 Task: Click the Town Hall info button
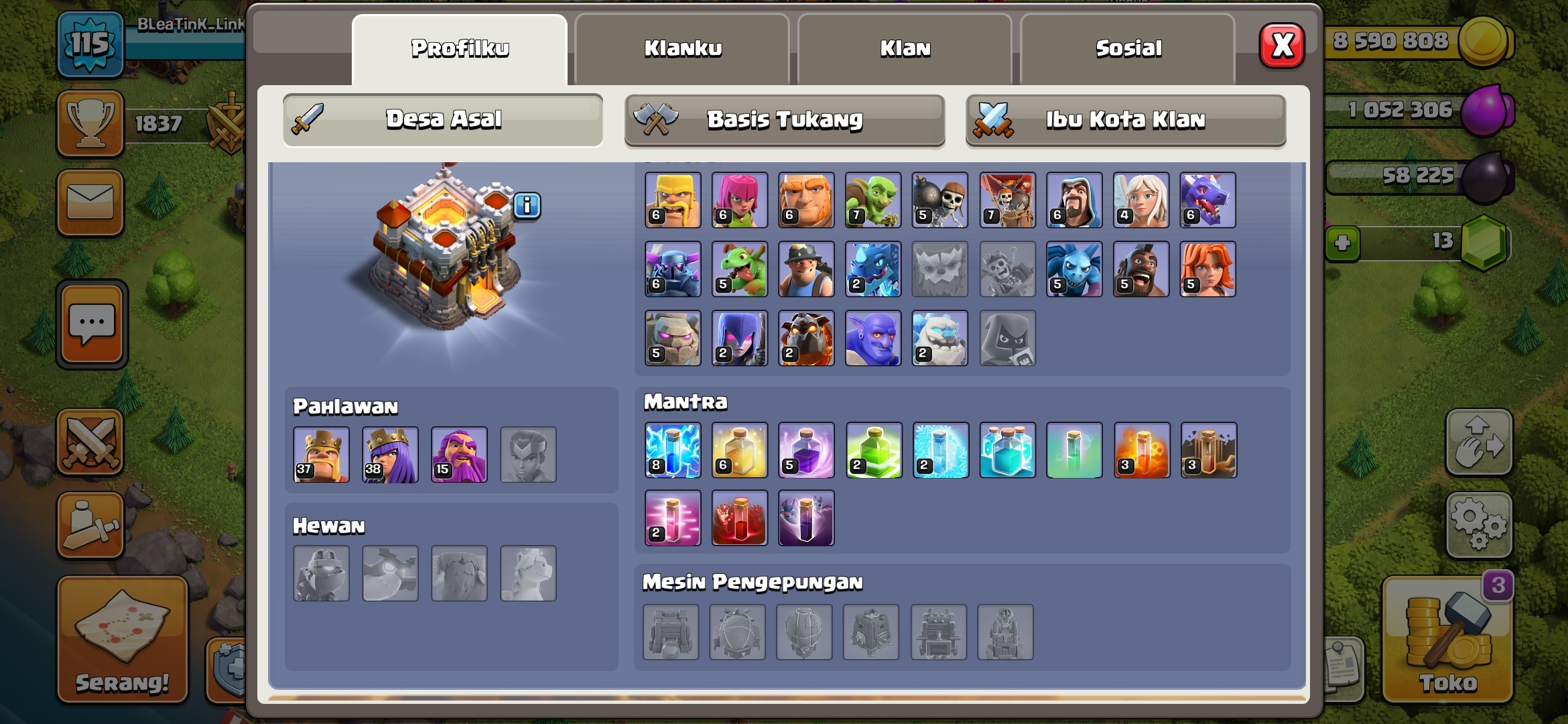(x=527, y=206)
